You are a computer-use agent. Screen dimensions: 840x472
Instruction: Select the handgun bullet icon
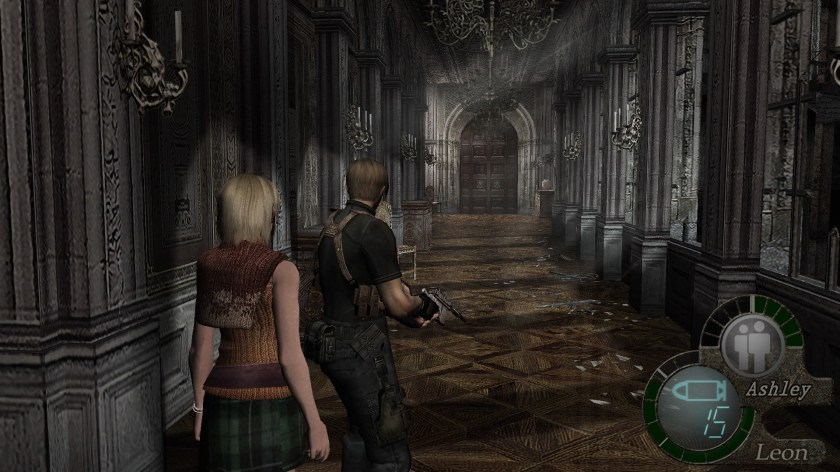click(x=696, y=388)
